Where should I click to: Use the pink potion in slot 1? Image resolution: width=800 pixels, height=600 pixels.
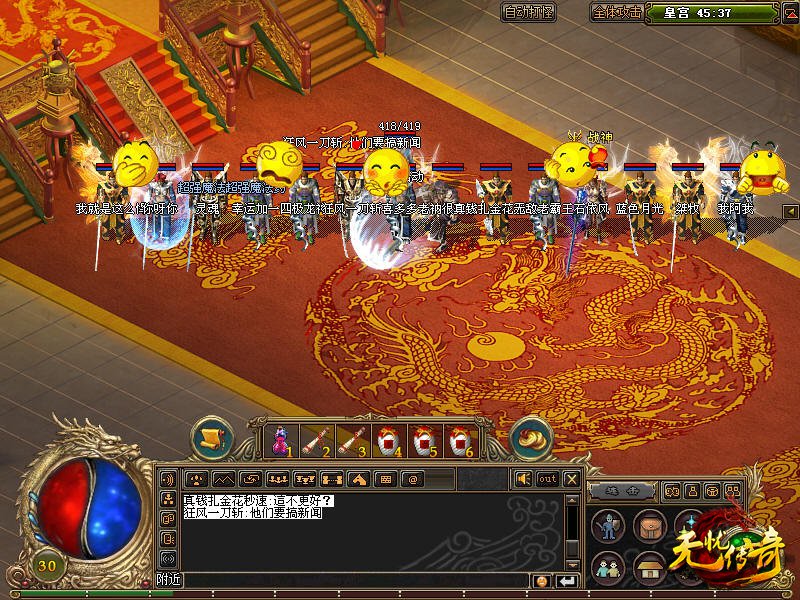[281, 438]
